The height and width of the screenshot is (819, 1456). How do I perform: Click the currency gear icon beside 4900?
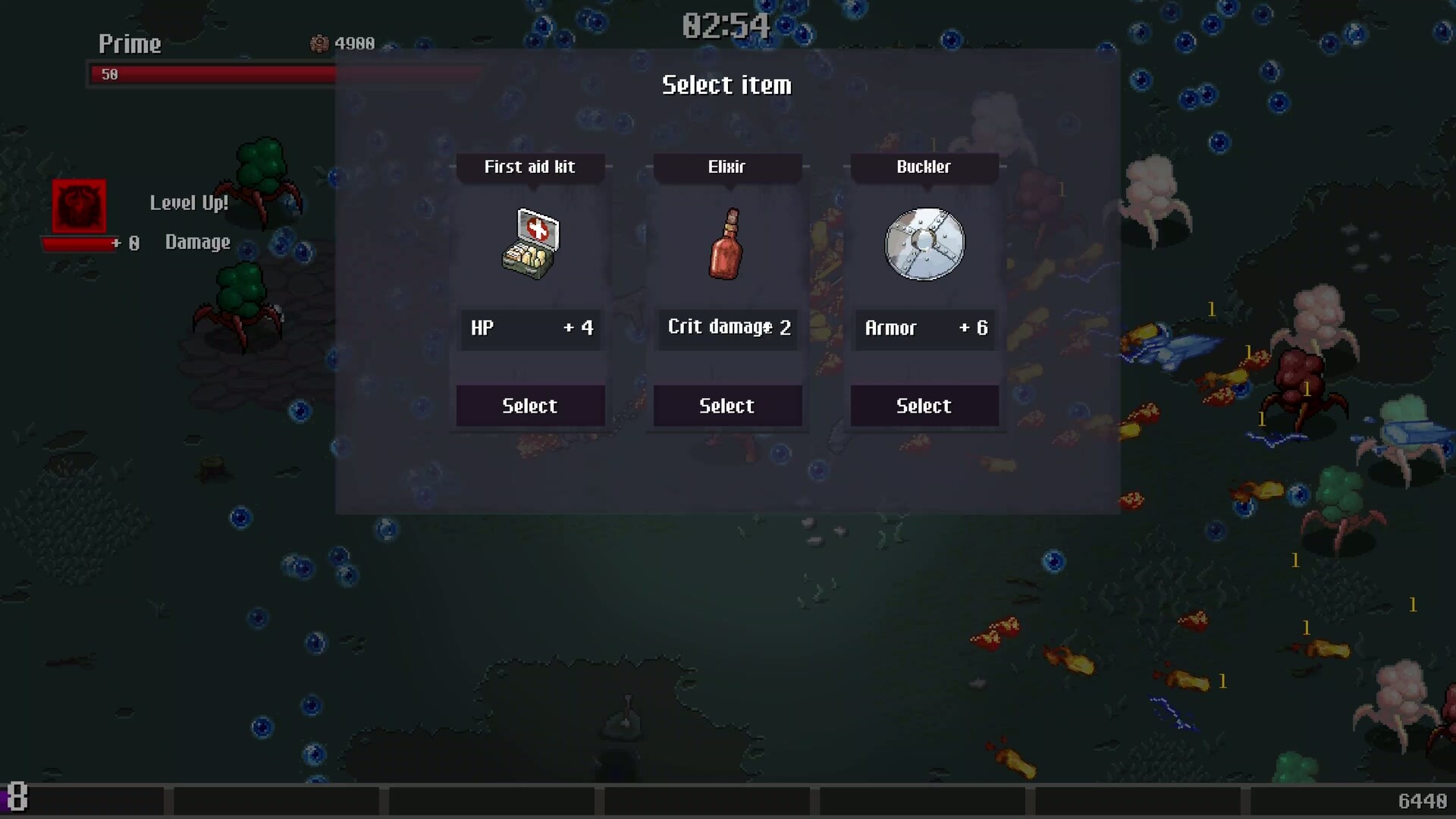pyautogui.click(x=321, y=42)
